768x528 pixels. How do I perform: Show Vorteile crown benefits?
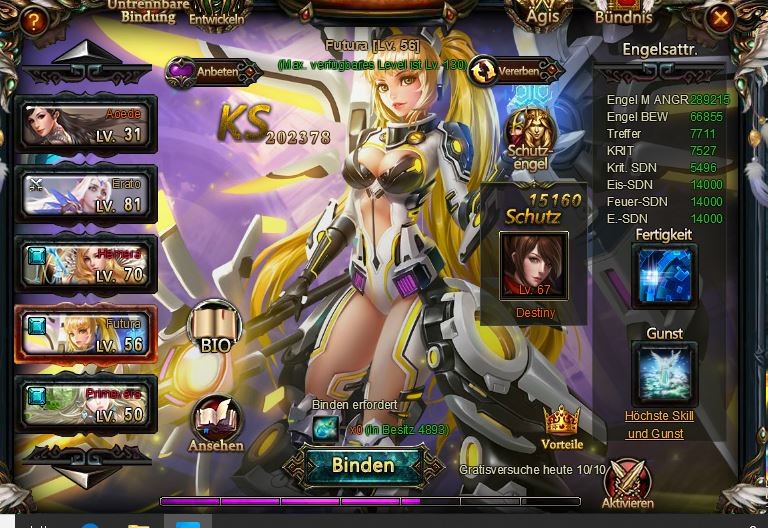pyautogui.click(x=562, y=427)
